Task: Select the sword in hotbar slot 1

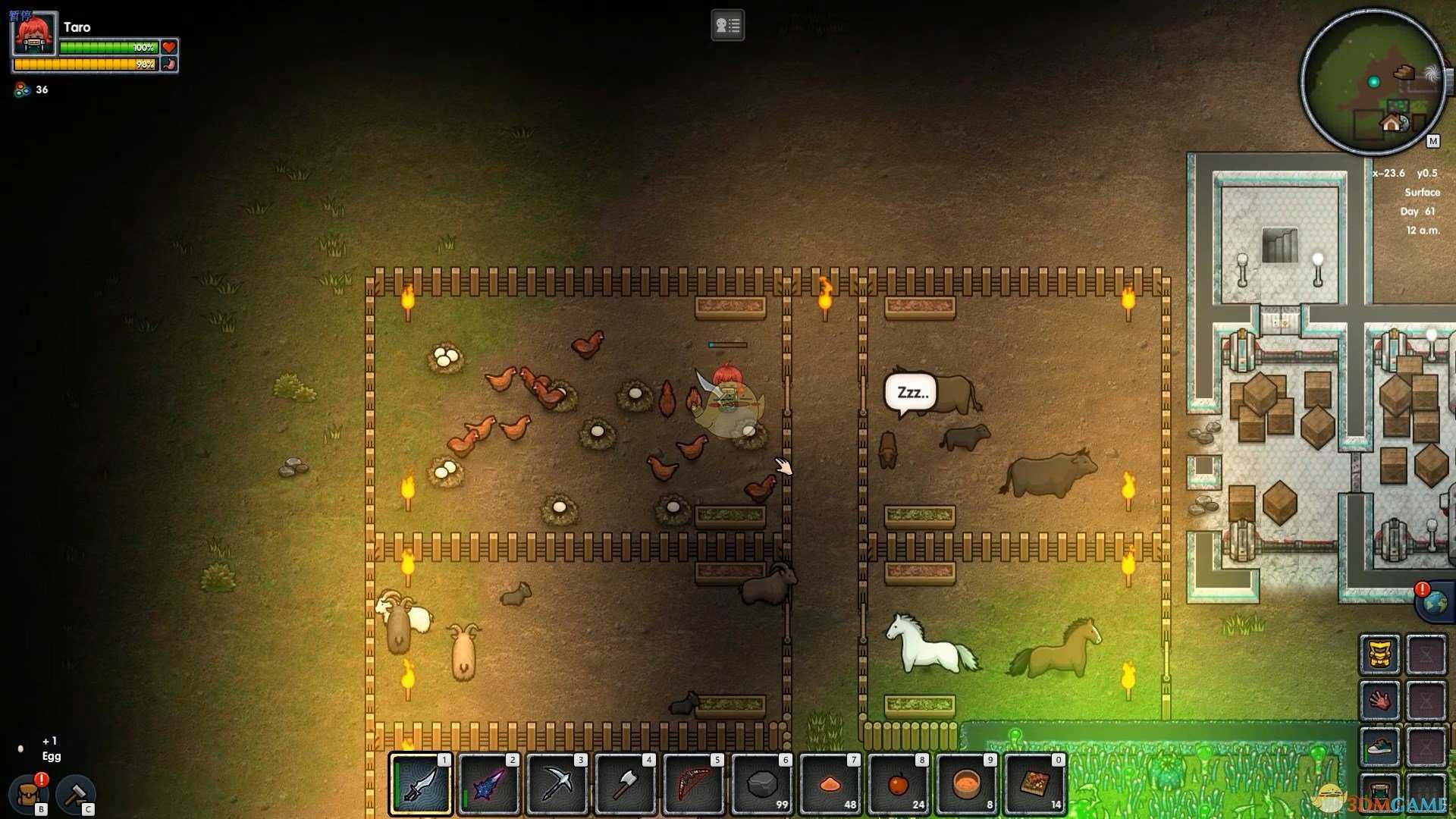Action: tap(421, 784)
